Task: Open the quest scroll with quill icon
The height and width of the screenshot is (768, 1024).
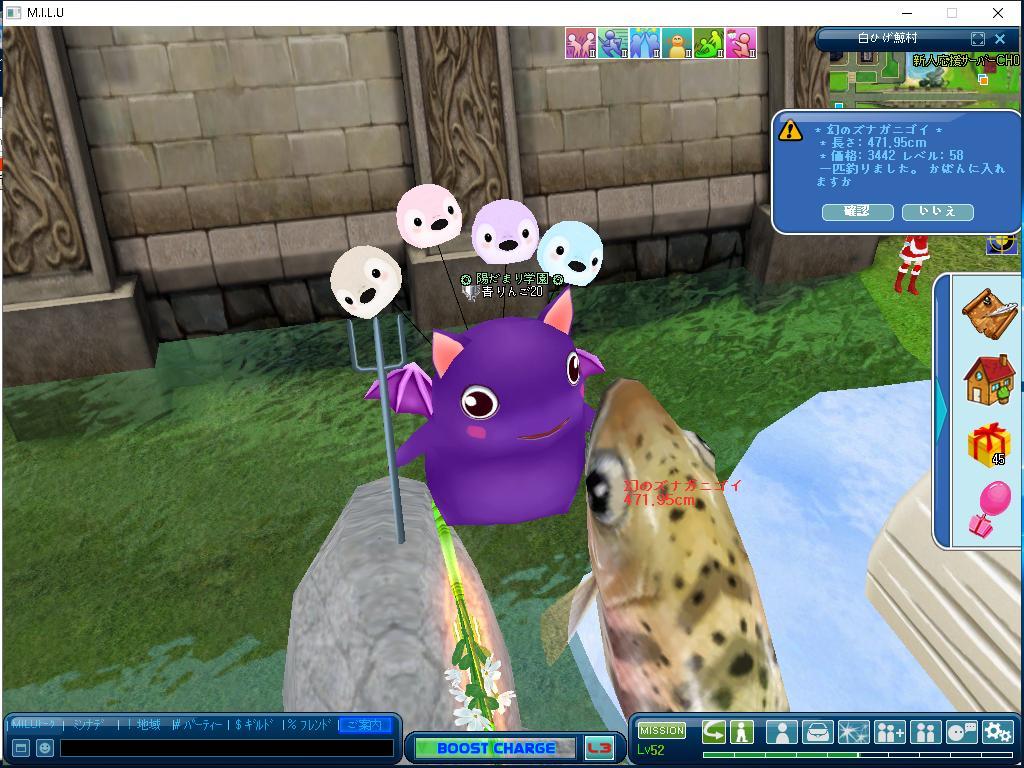Action: [x=989, y=312]
